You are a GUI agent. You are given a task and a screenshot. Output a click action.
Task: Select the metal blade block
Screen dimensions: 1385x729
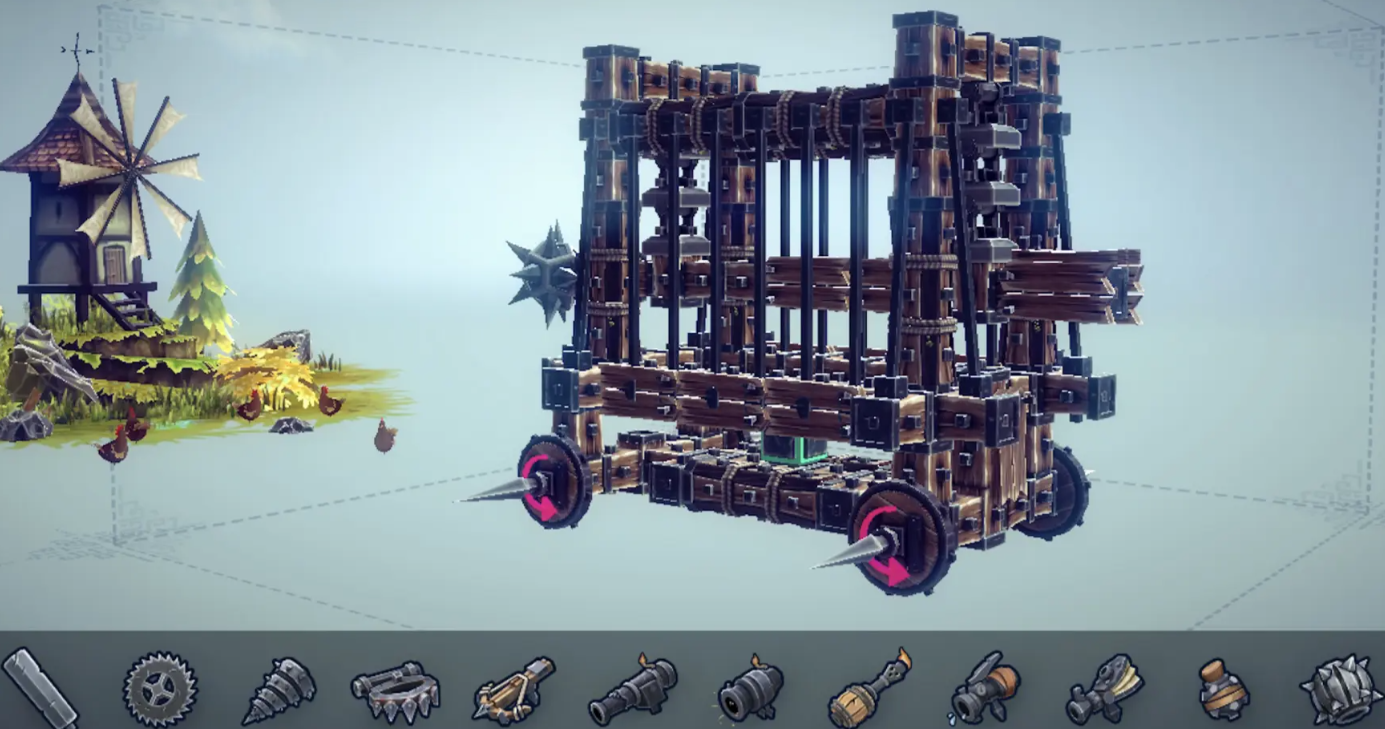point(40,688)
